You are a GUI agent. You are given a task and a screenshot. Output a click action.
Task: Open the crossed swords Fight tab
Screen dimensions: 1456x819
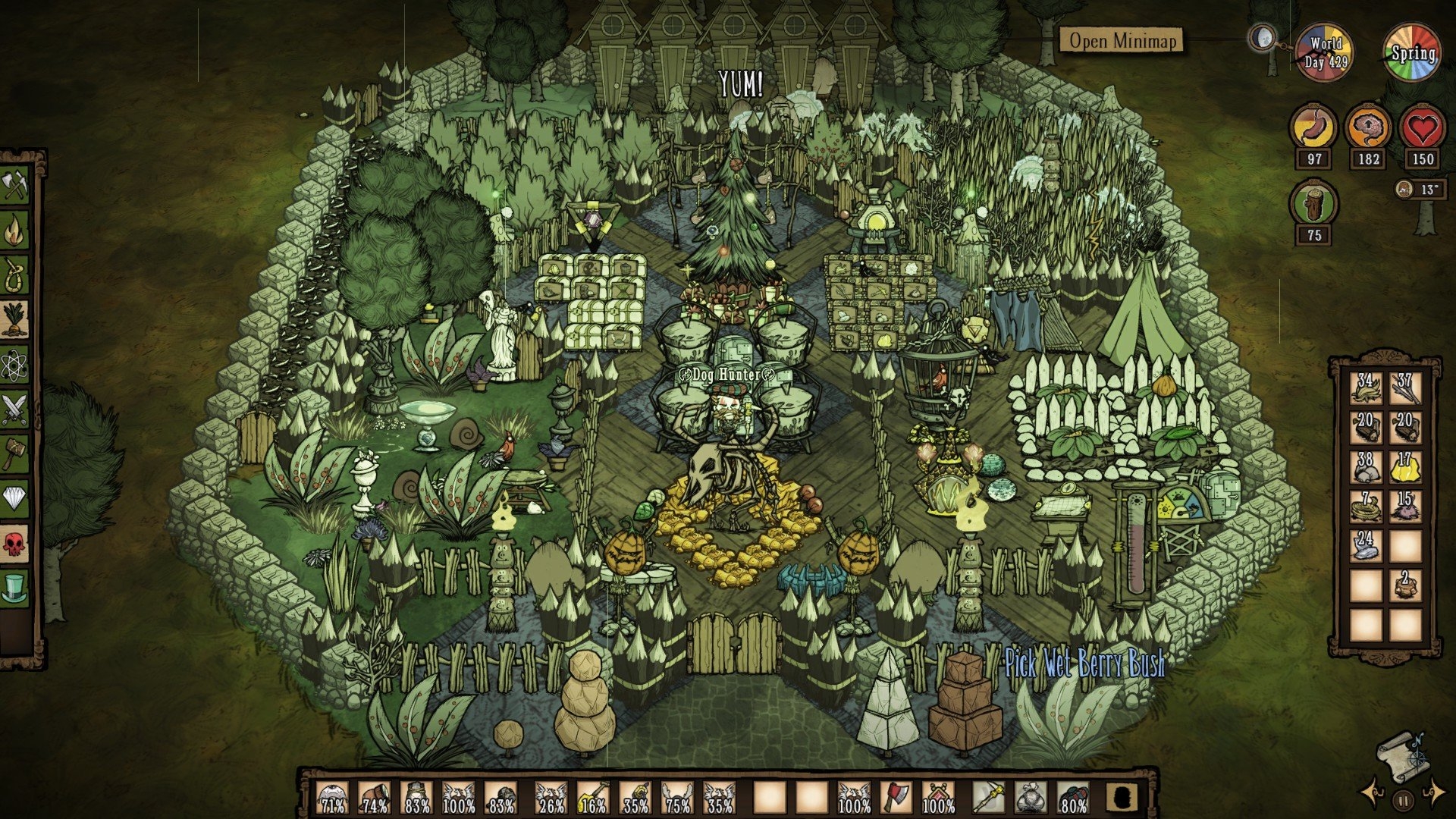click(x=15, y=409)
